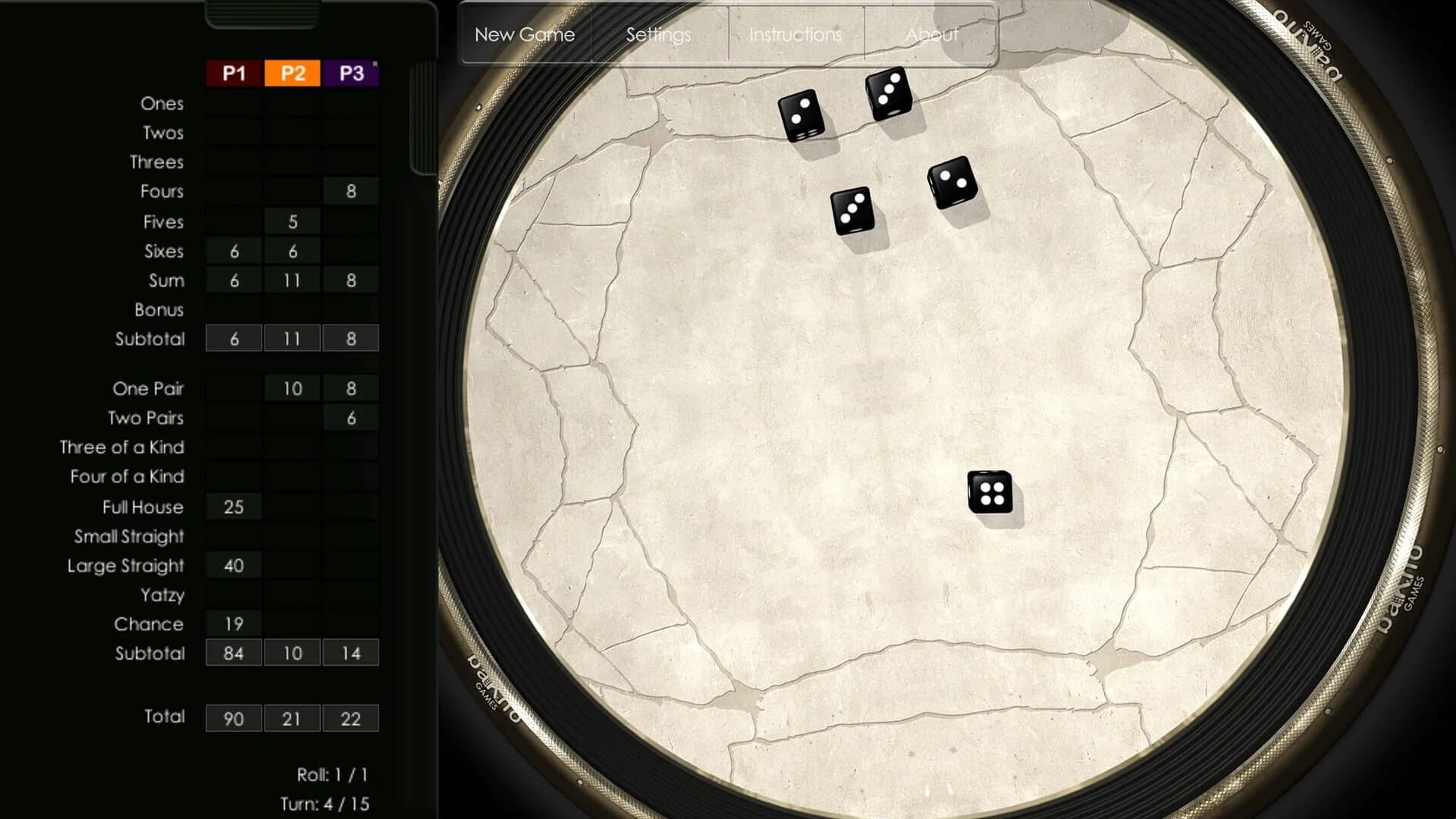Click the three-dot die in the middle area
Screen dimensions: 1456x819
click(853, 211)
